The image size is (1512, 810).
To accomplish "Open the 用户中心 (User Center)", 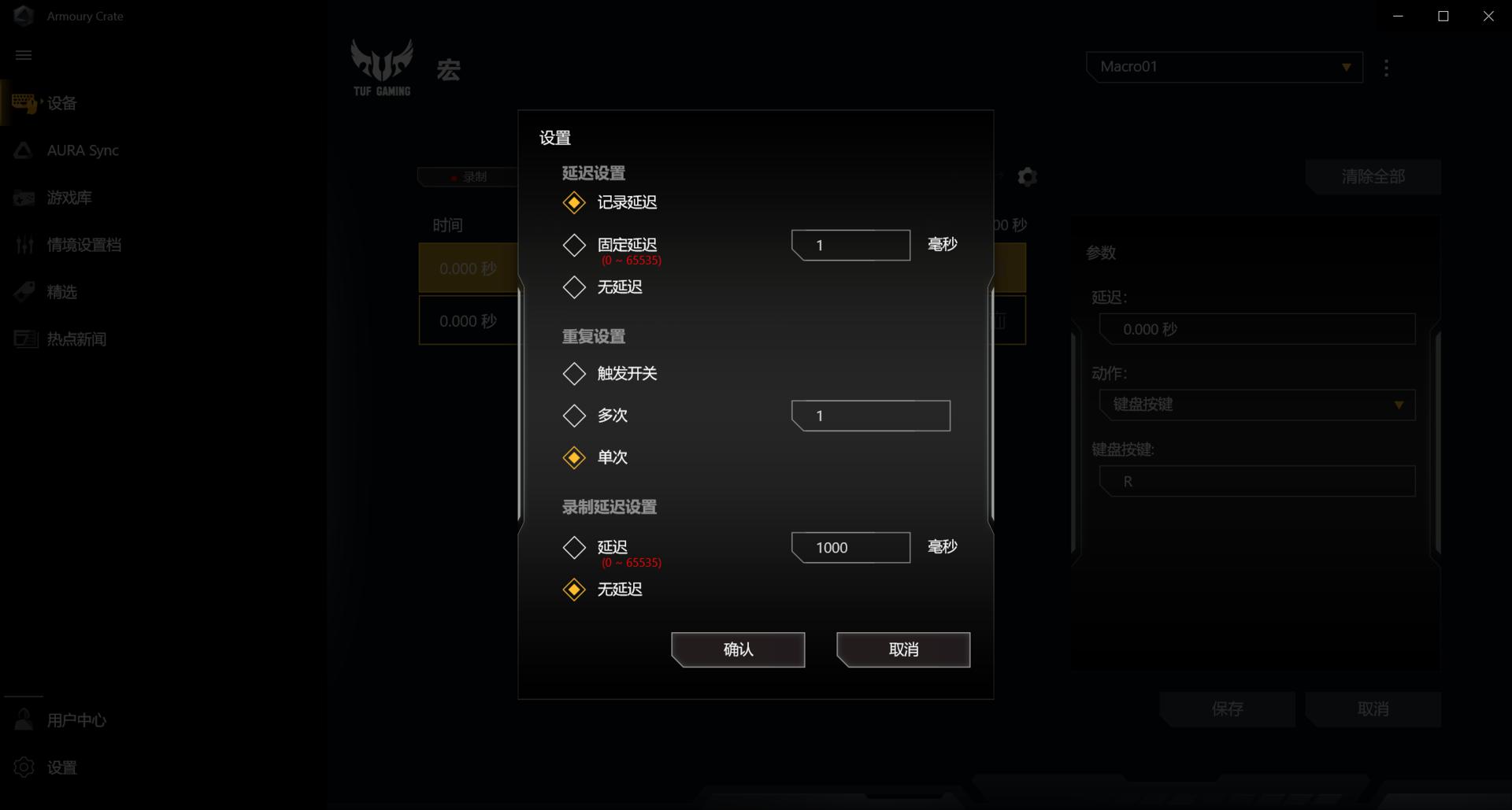I will click(75, 719).
